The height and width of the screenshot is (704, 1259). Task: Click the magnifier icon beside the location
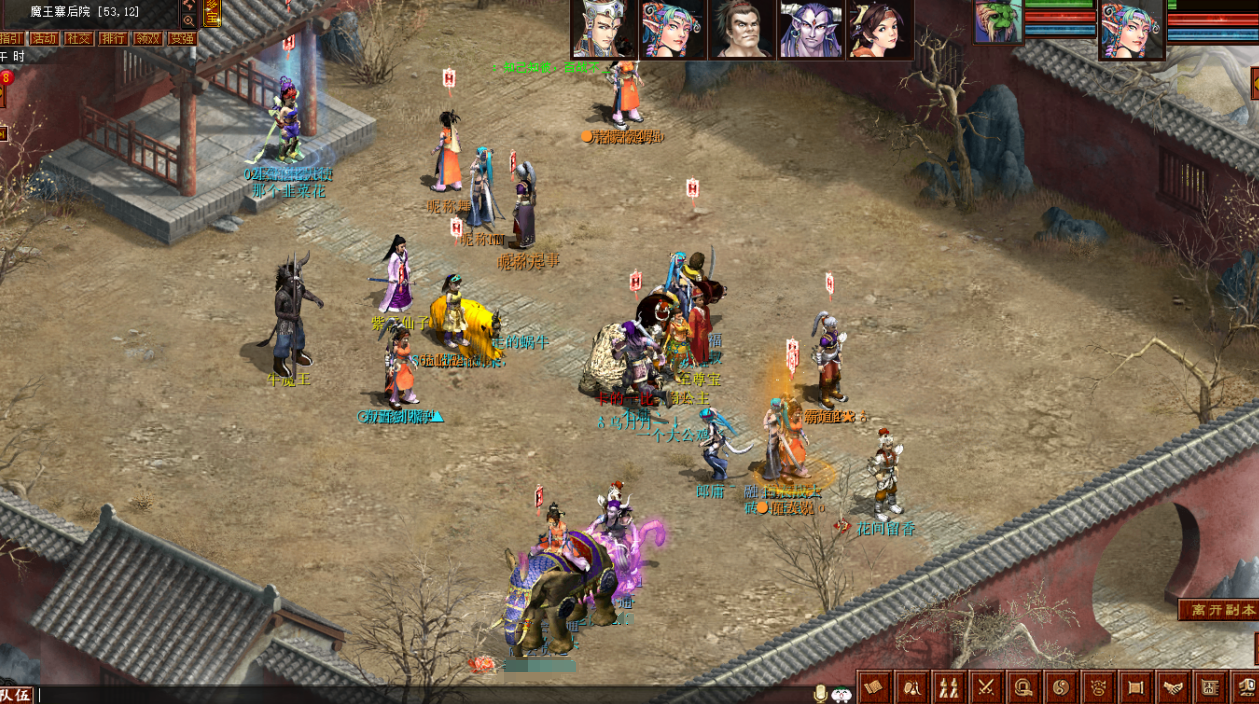(x=188, y=21)
